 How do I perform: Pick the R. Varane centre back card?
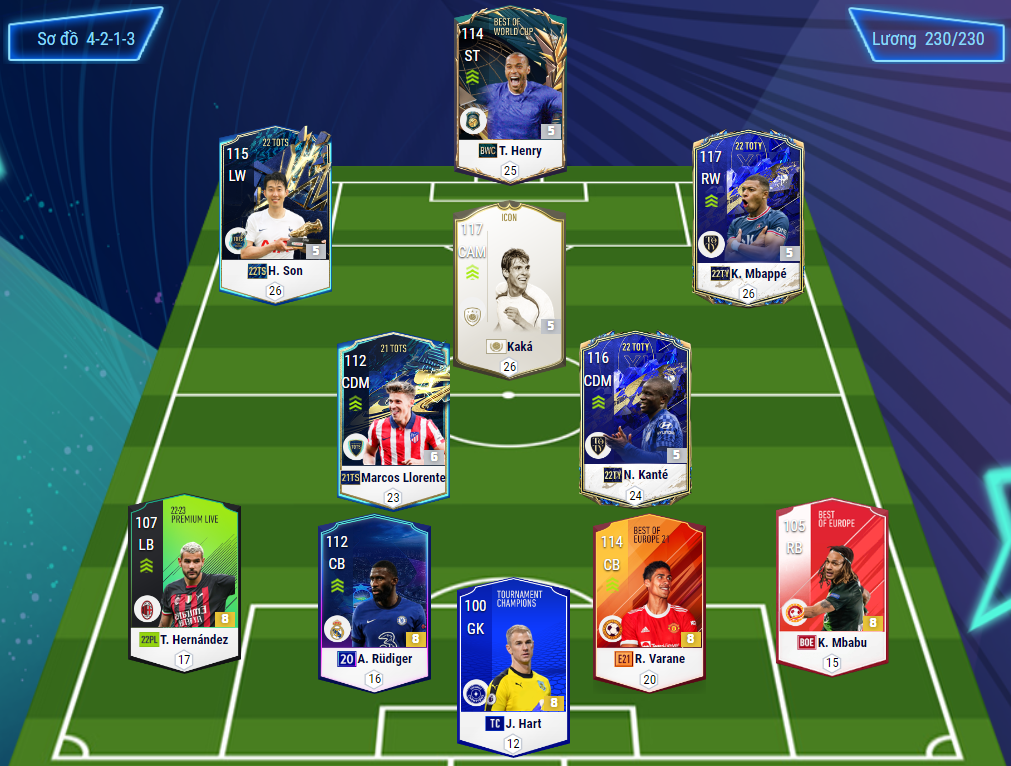[649, 597]
